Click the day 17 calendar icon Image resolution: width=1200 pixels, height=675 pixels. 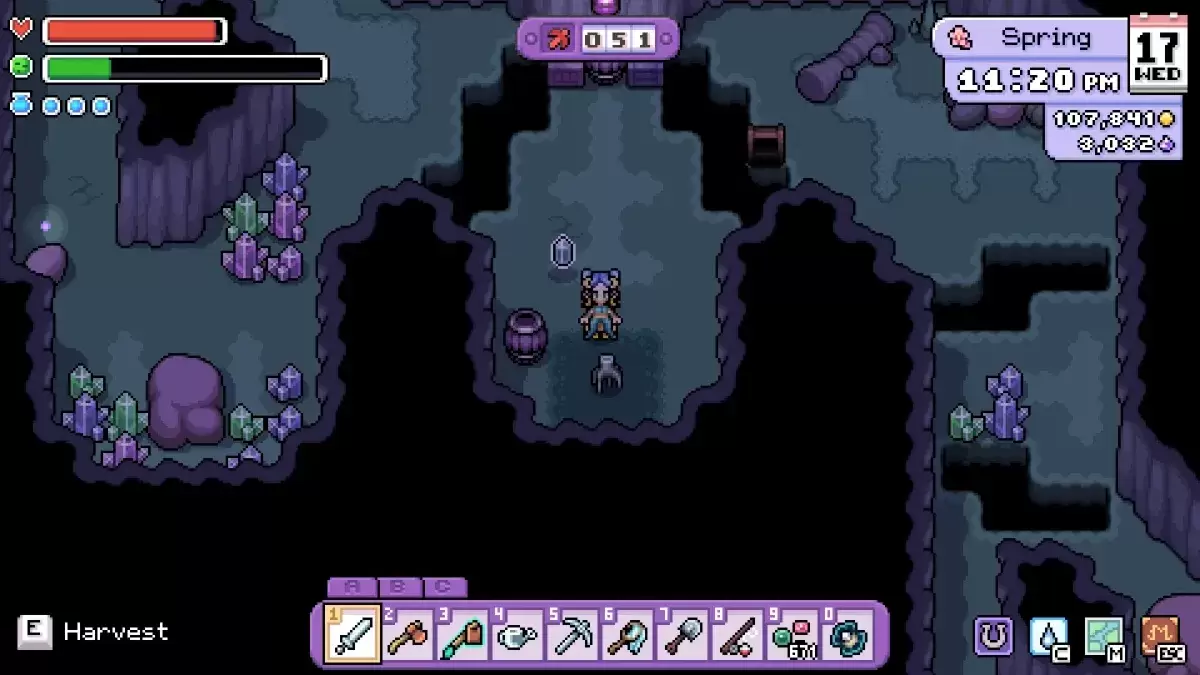pyautogui.click(x=1158, y=54)
